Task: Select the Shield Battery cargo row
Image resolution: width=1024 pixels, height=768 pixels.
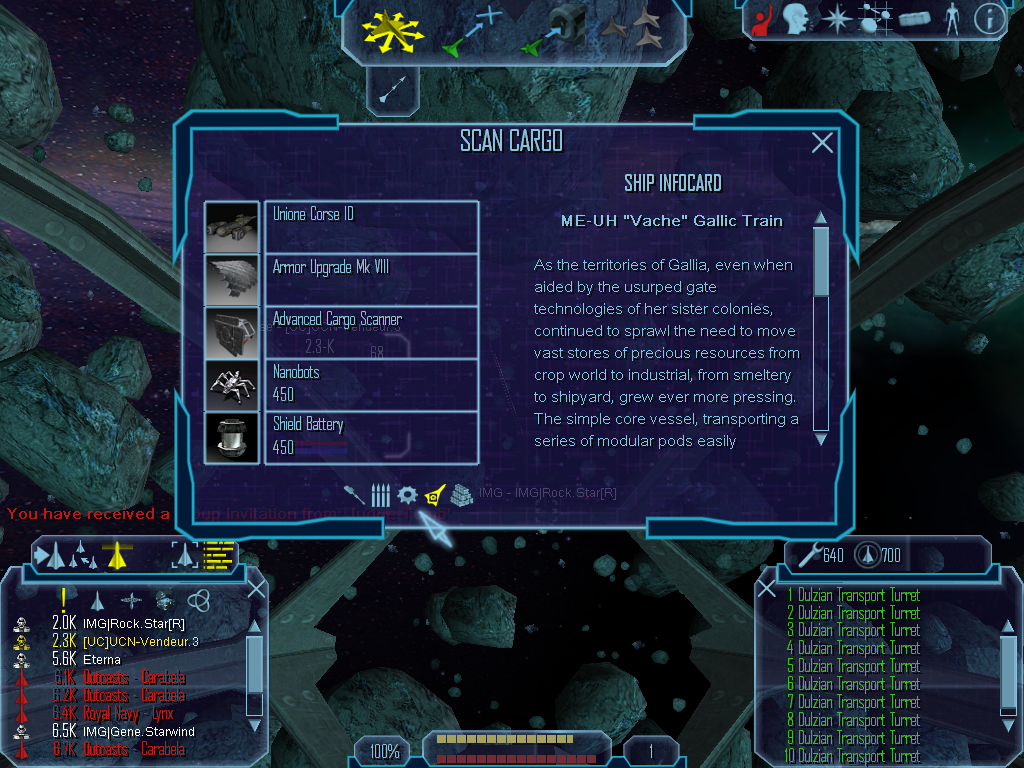Action: [370, 437]
